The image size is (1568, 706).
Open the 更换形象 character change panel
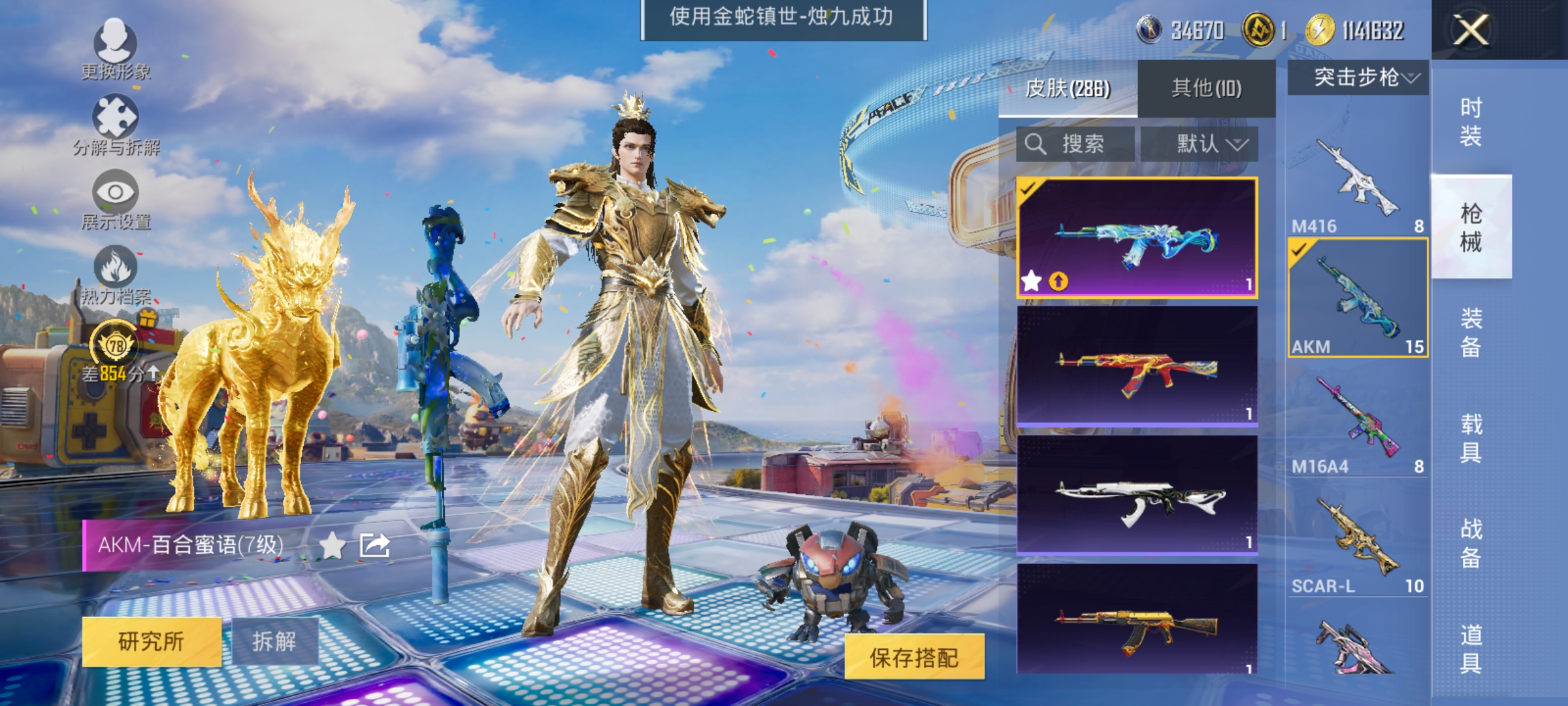(x=116, y=52)
